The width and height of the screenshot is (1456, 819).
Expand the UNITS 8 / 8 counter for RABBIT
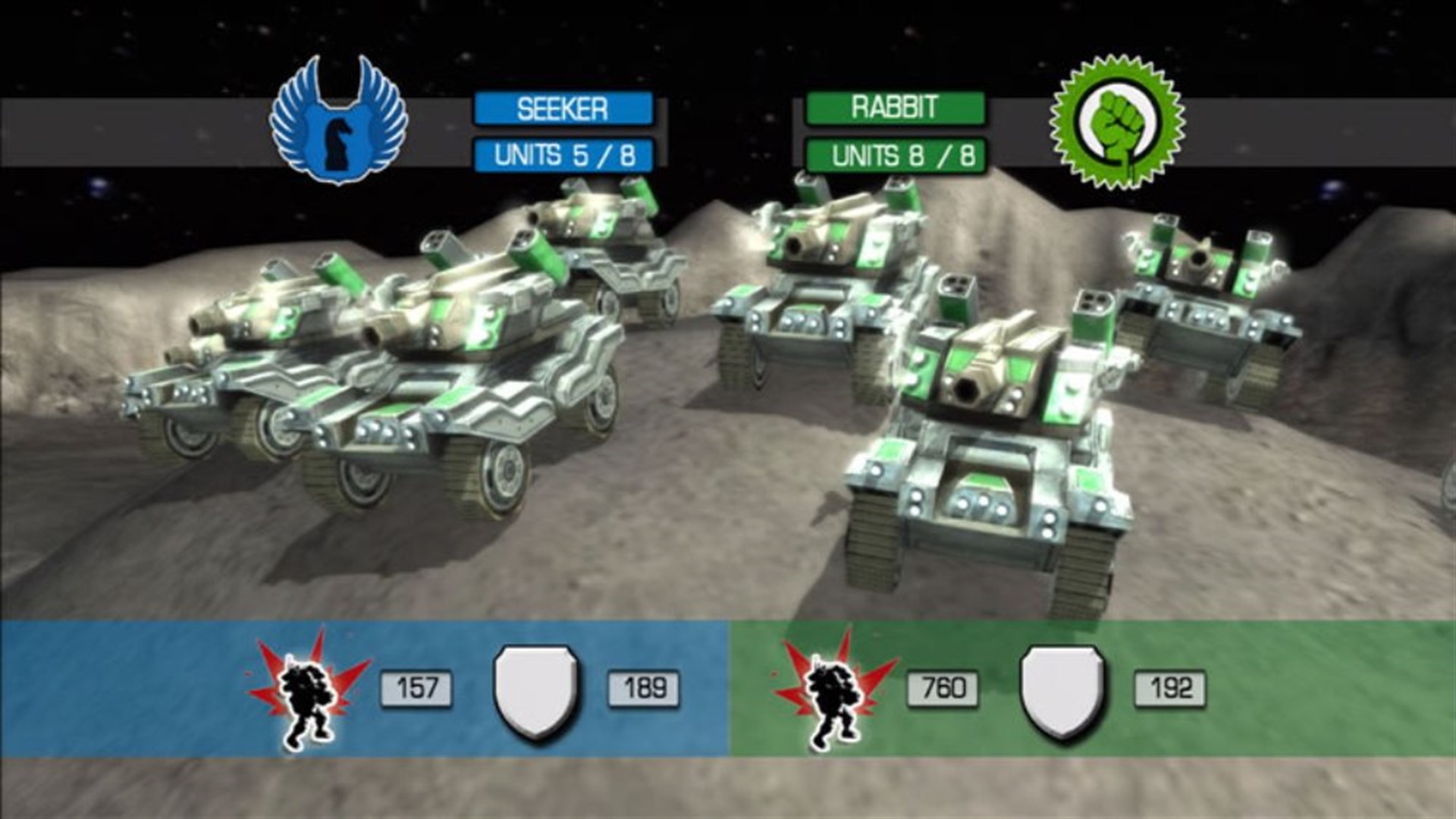895,154
